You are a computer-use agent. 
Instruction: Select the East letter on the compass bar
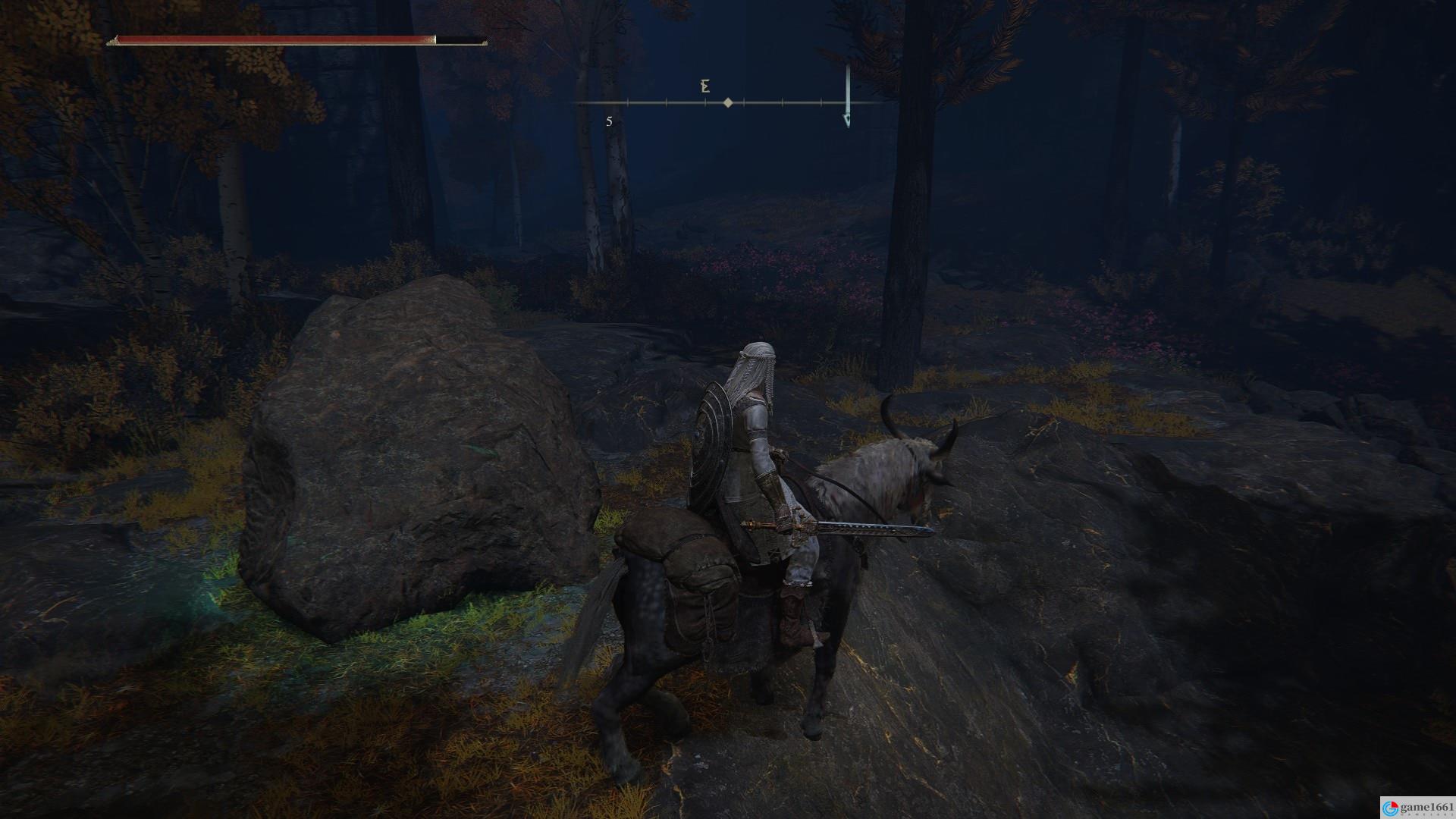(x=705, y=86)
